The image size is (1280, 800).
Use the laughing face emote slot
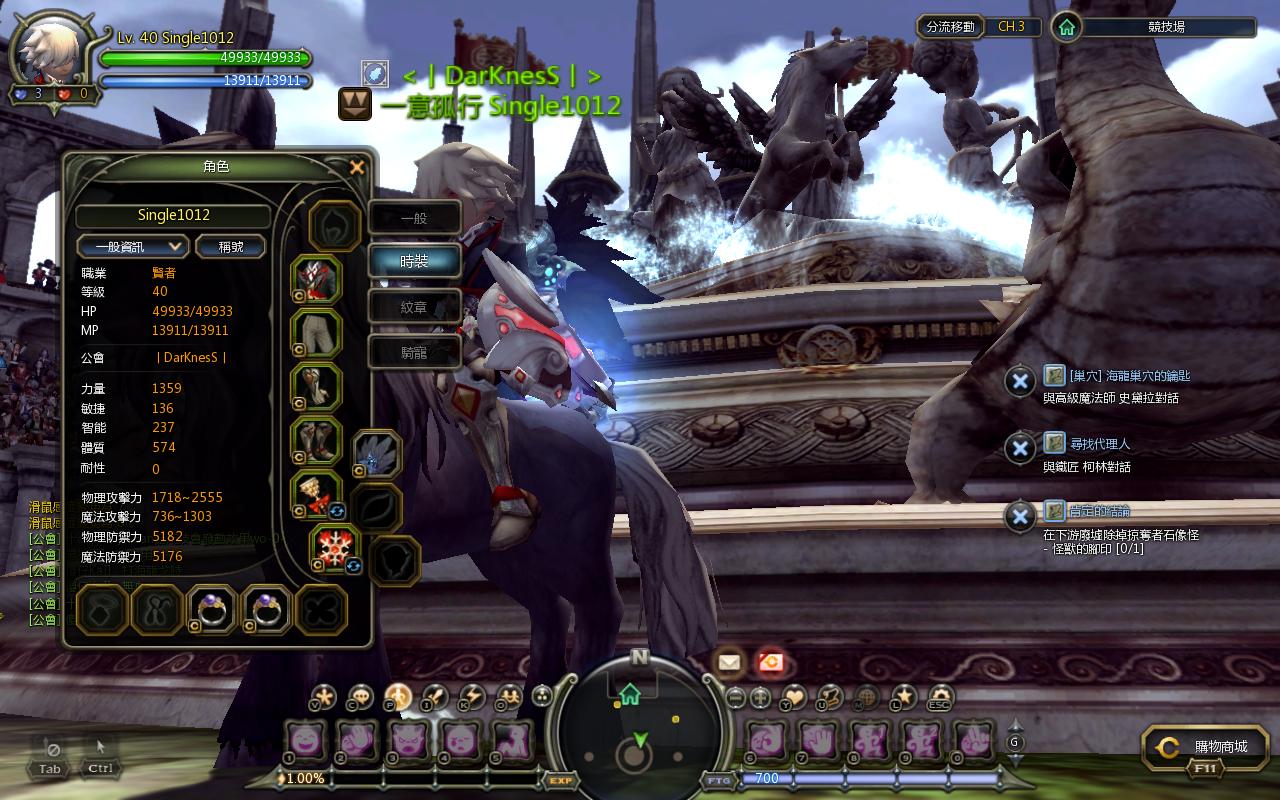pos(304,741)
